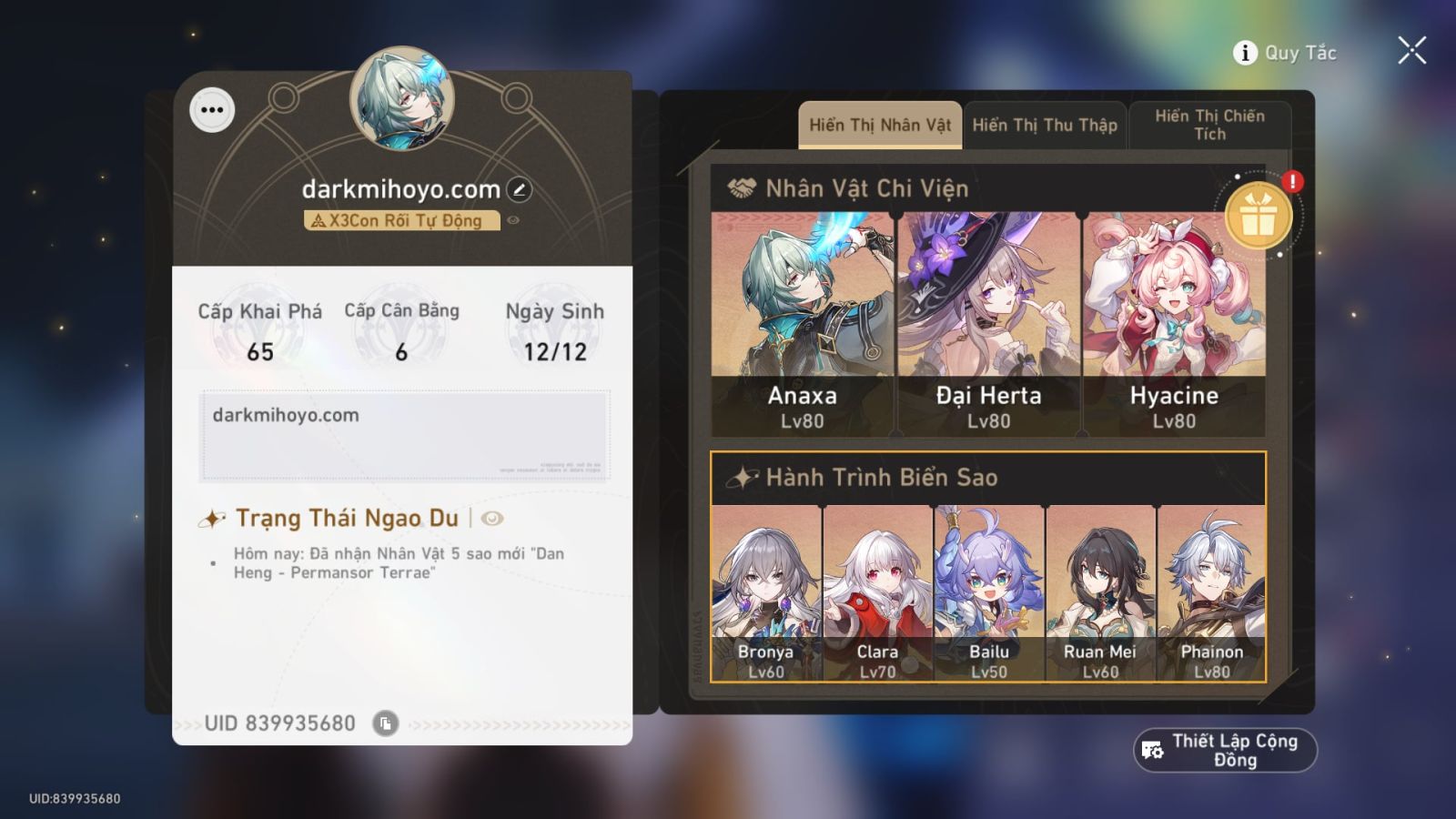Image resolution: width=1456 pixels, height=819 pixels.
Task: Switch to the Hiển Thị Thu Thập tab
Action: click(1045, 124)
